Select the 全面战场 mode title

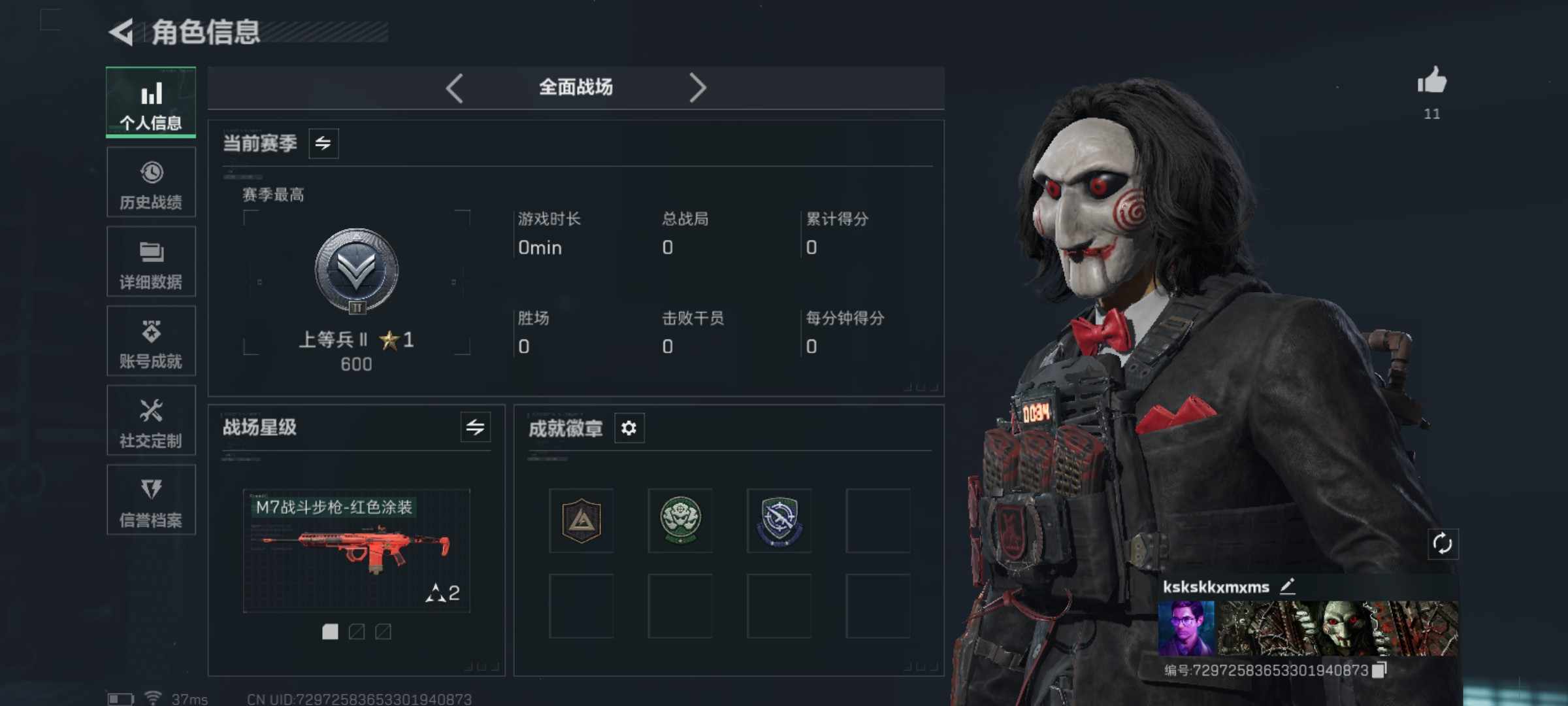tap(576, 87)
